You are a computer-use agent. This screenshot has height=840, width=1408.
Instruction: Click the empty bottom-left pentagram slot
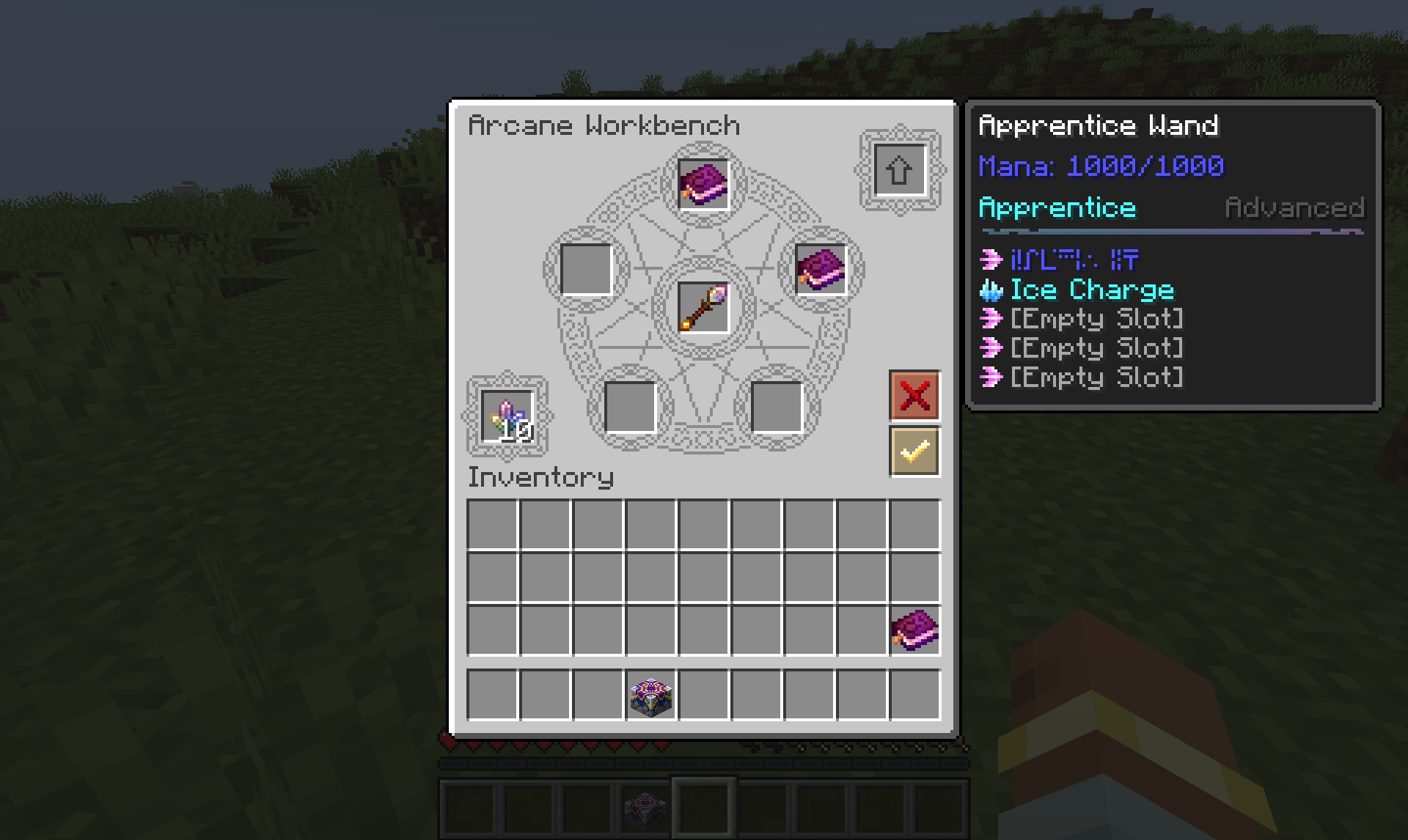click(632, 407)
